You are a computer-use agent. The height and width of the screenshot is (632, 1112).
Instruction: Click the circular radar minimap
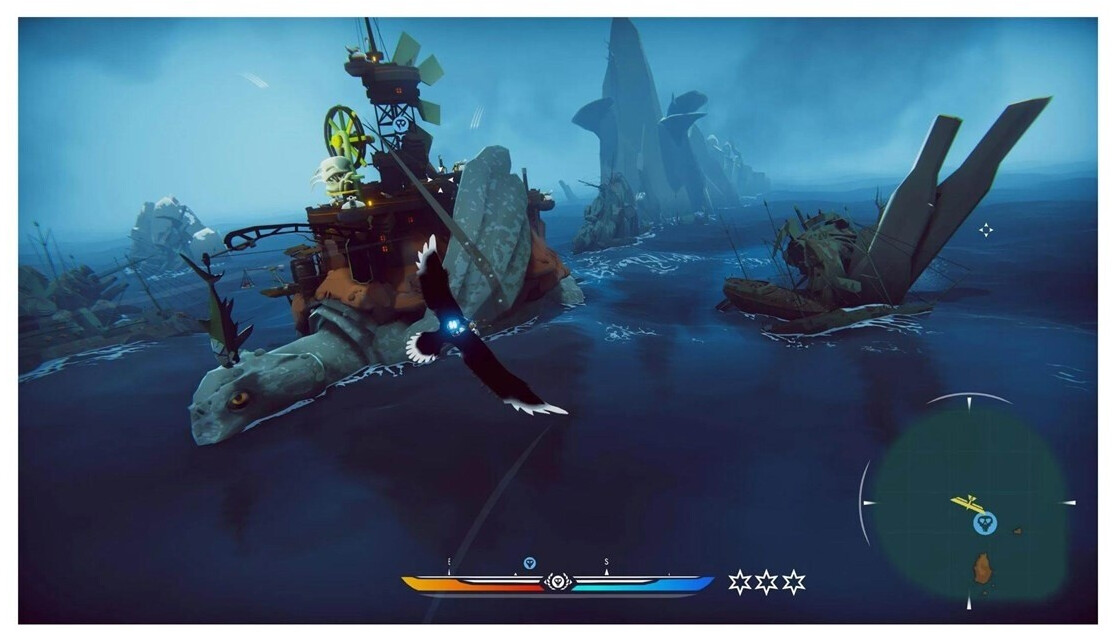click(966, 502)
